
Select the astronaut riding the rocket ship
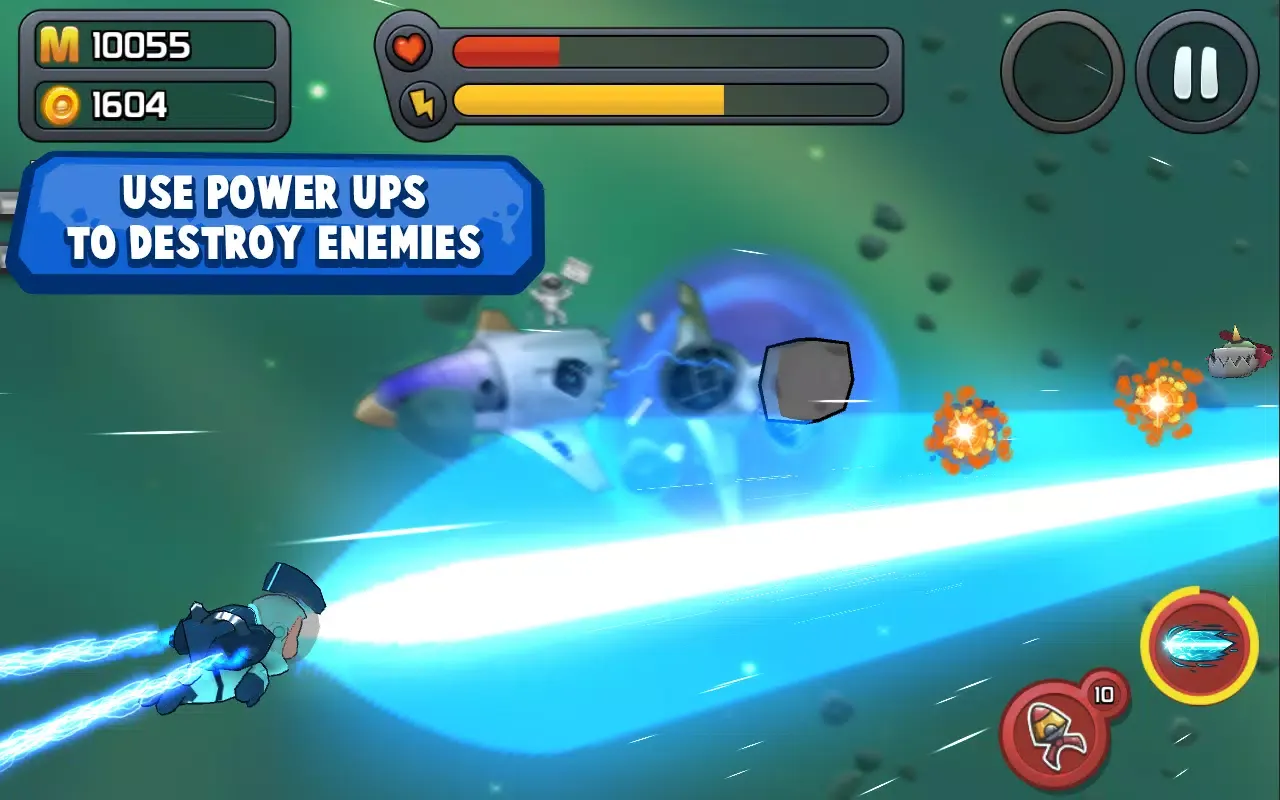coord(553,295)
